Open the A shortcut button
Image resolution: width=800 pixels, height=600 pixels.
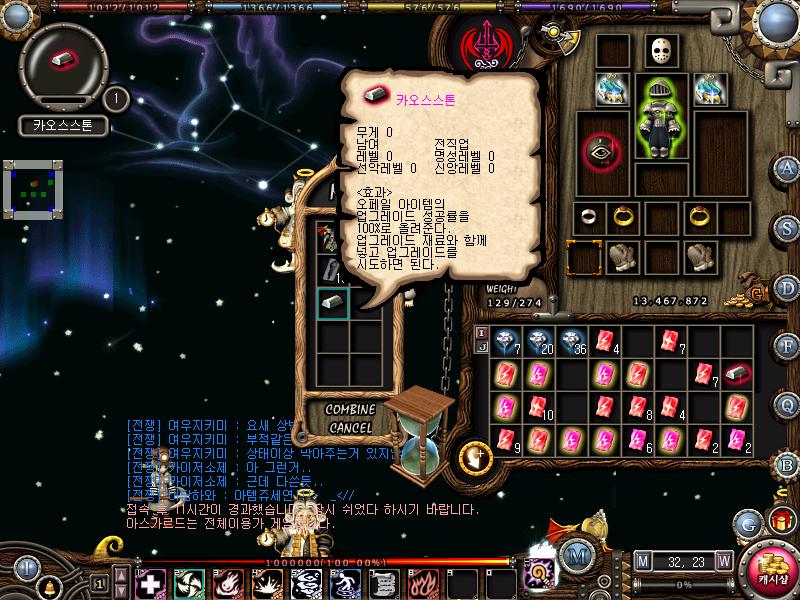click(x=786, y=167)
